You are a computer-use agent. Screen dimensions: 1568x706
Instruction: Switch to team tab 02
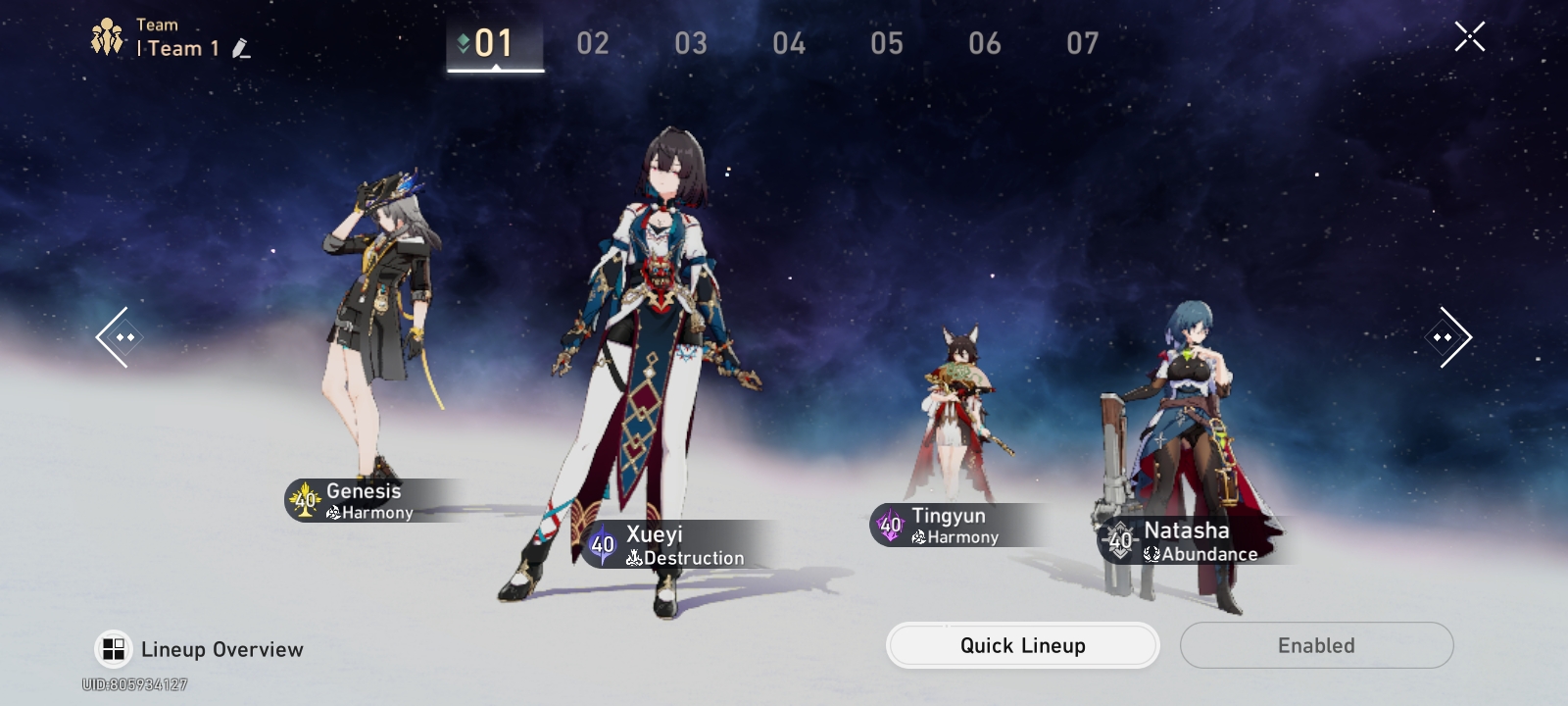click(x=593, y=43)
